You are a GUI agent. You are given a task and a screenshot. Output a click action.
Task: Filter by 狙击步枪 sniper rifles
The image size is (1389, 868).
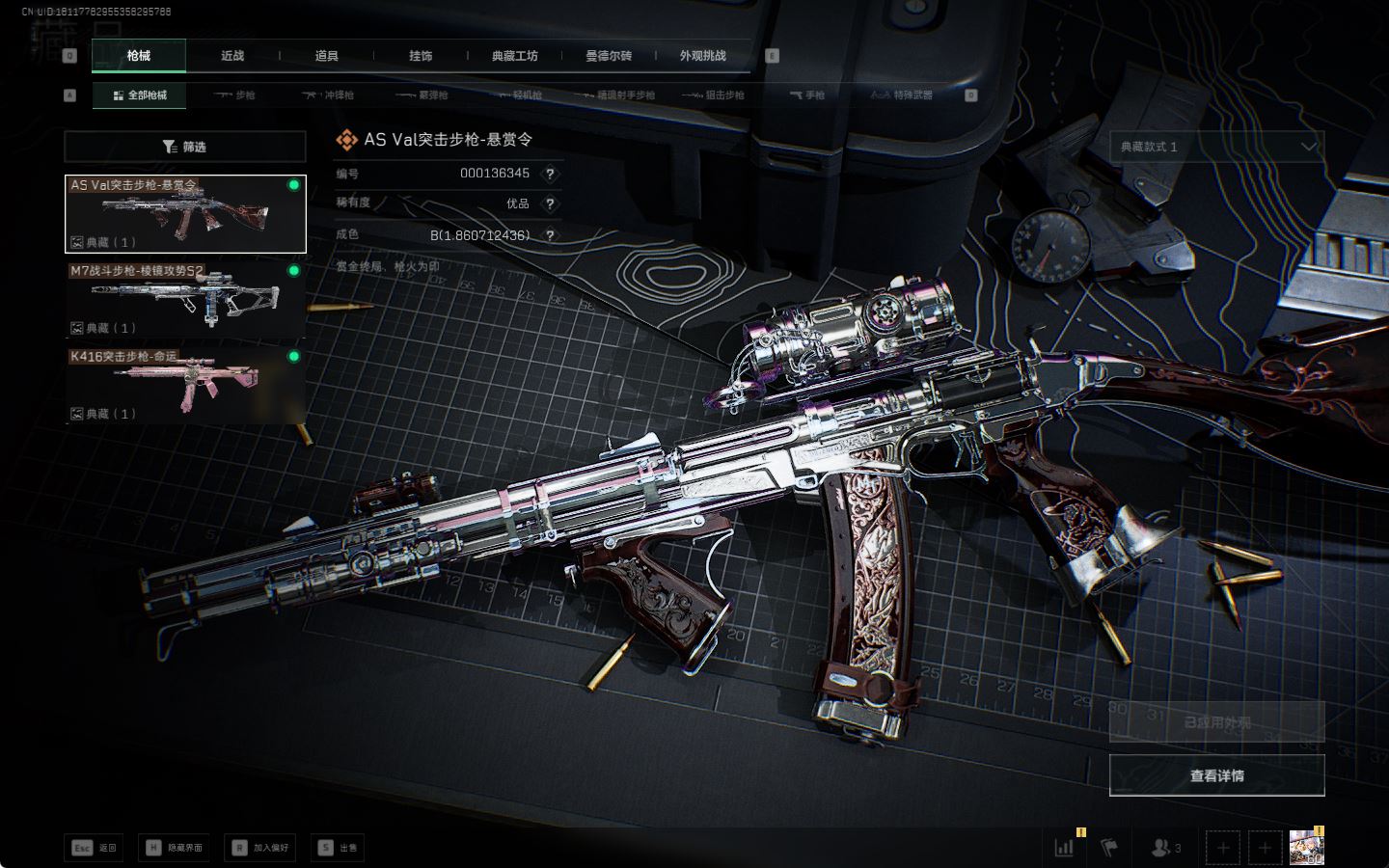click(x=714, y=95)
